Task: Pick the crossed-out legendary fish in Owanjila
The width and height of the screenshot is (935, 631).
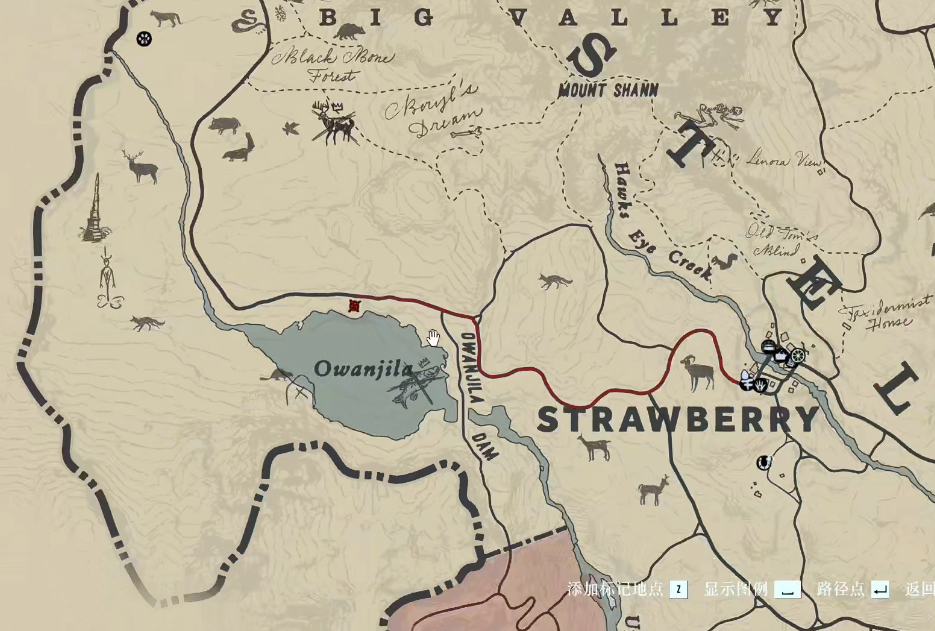Action: click(x=420, y=386)
